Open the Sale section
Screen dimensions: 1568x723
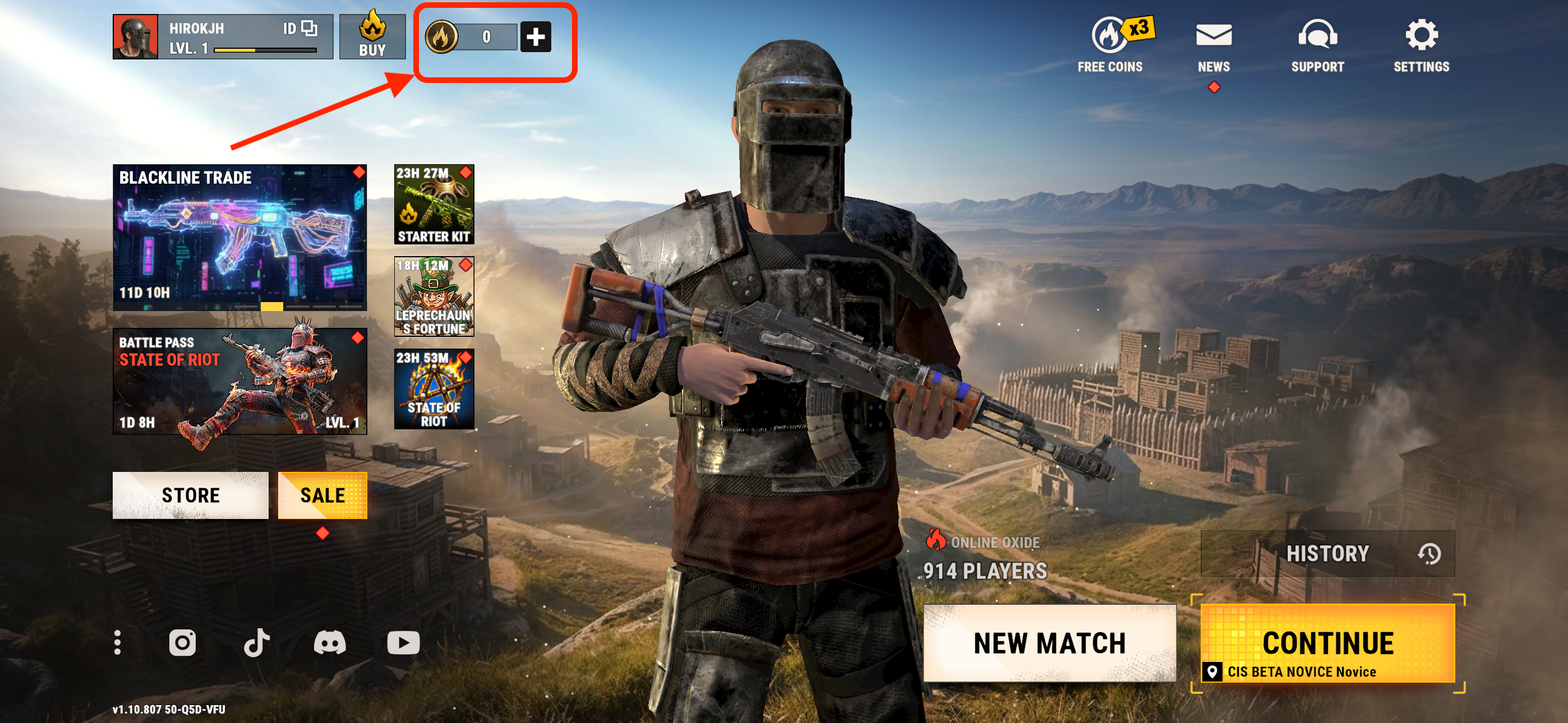[322, 495]
